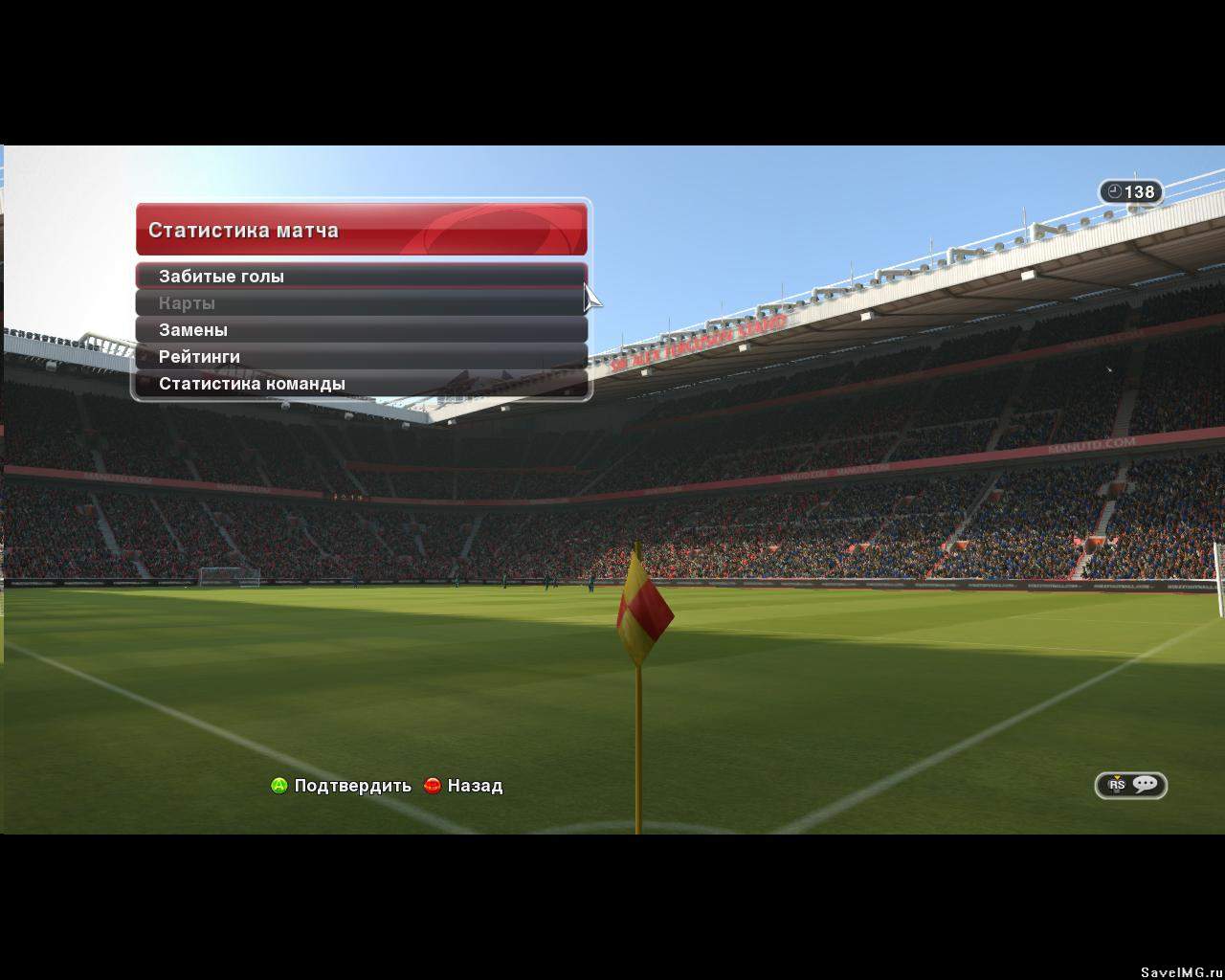The height and width of the screenshot is (980, 1225).
Task: Open Статистика команды
Action: pos(361,384)
